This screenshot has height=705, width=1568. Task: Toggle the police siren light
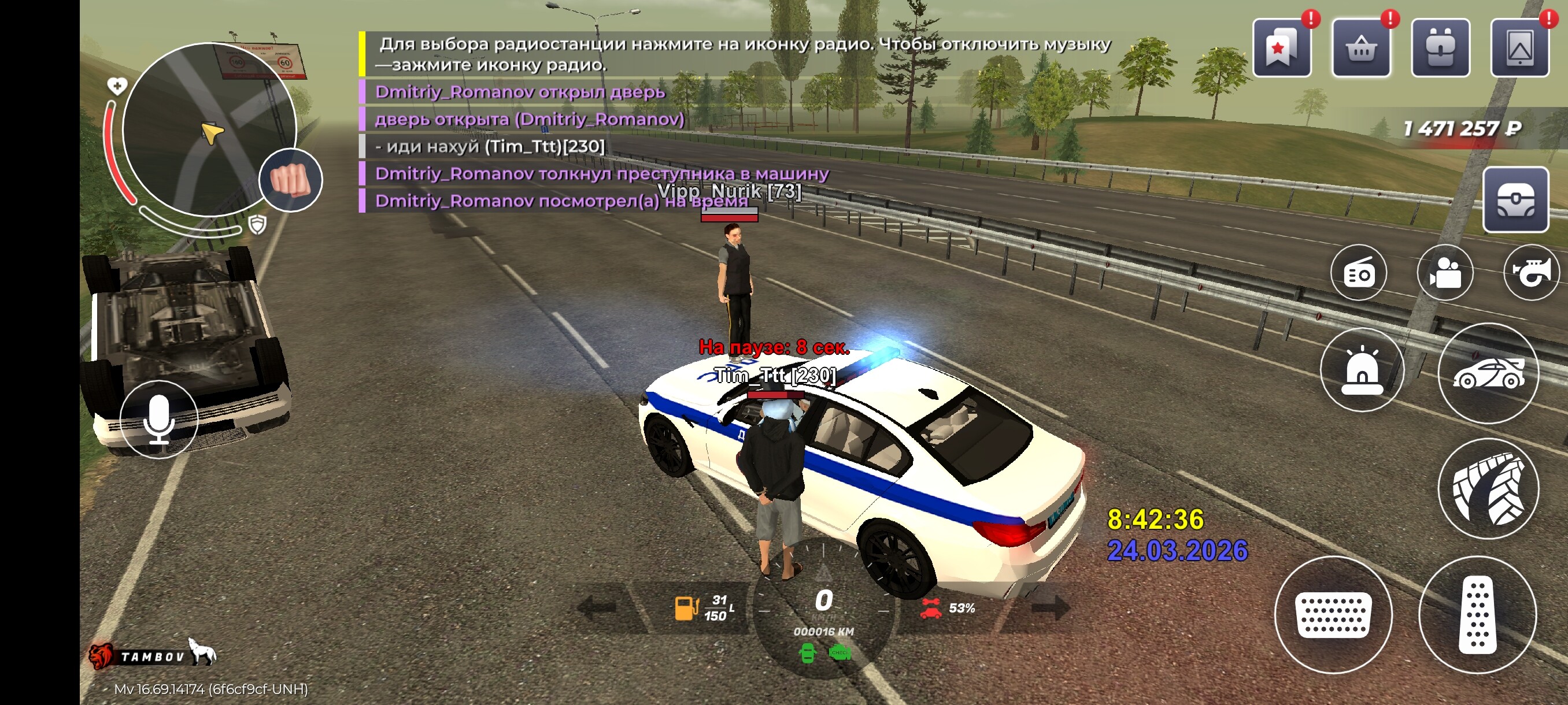[1362, 370]
